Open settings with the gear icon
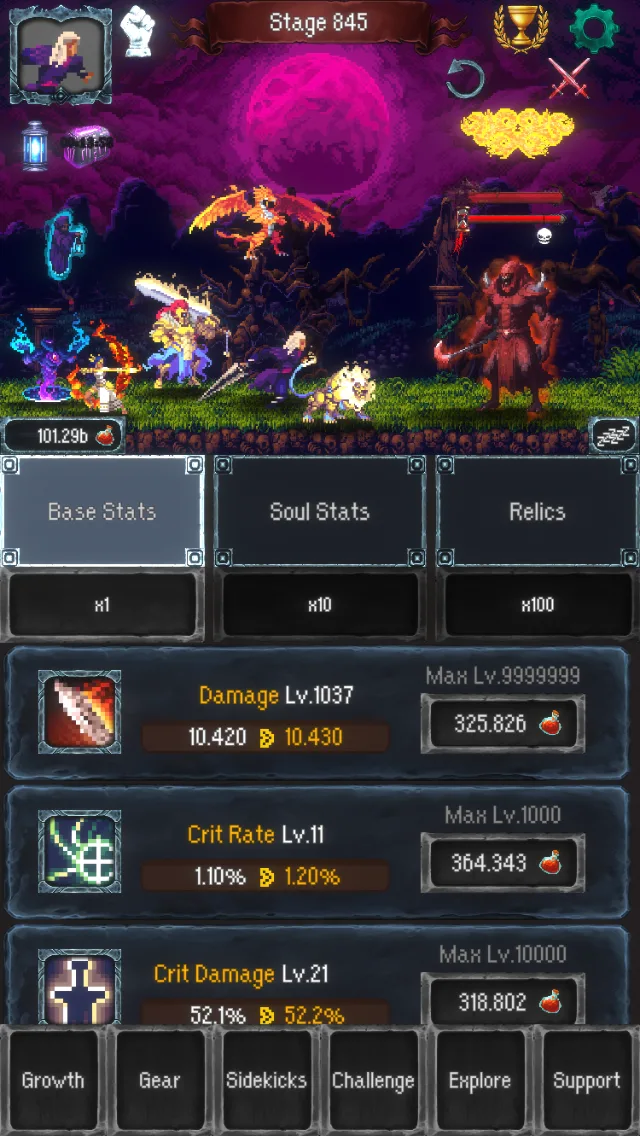This screenshot has height=1136, width=640. coord(593,28)
